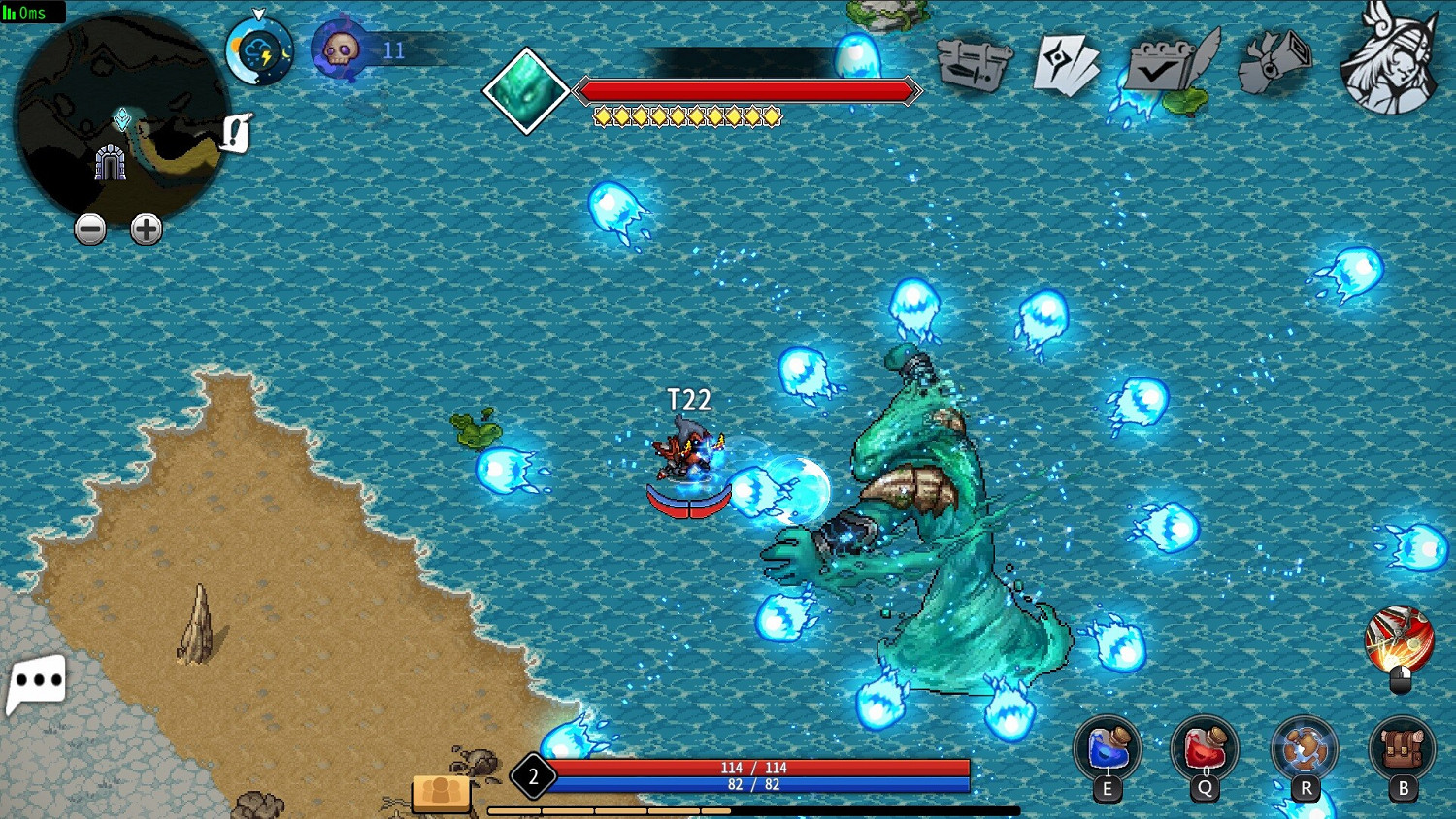Click the level 2 badge above XP bar
1456x819 pixels.
(532, 776)
